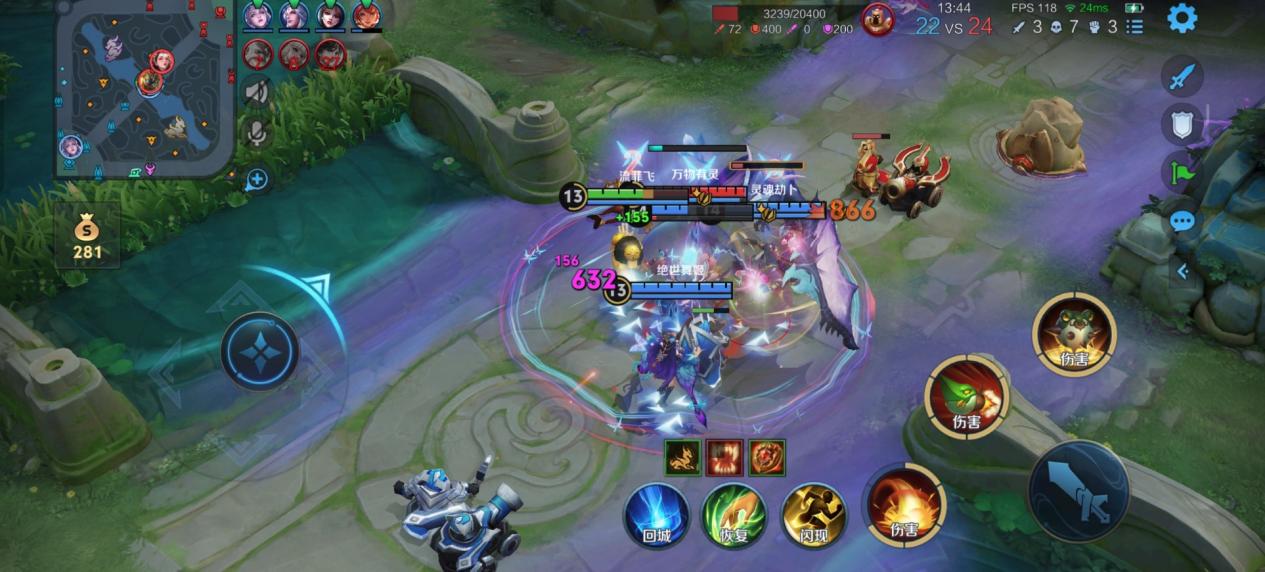1265x572 pixels.
Task: Collapse the signal panel with the arrow
Action: click(x=1182, y=270)
